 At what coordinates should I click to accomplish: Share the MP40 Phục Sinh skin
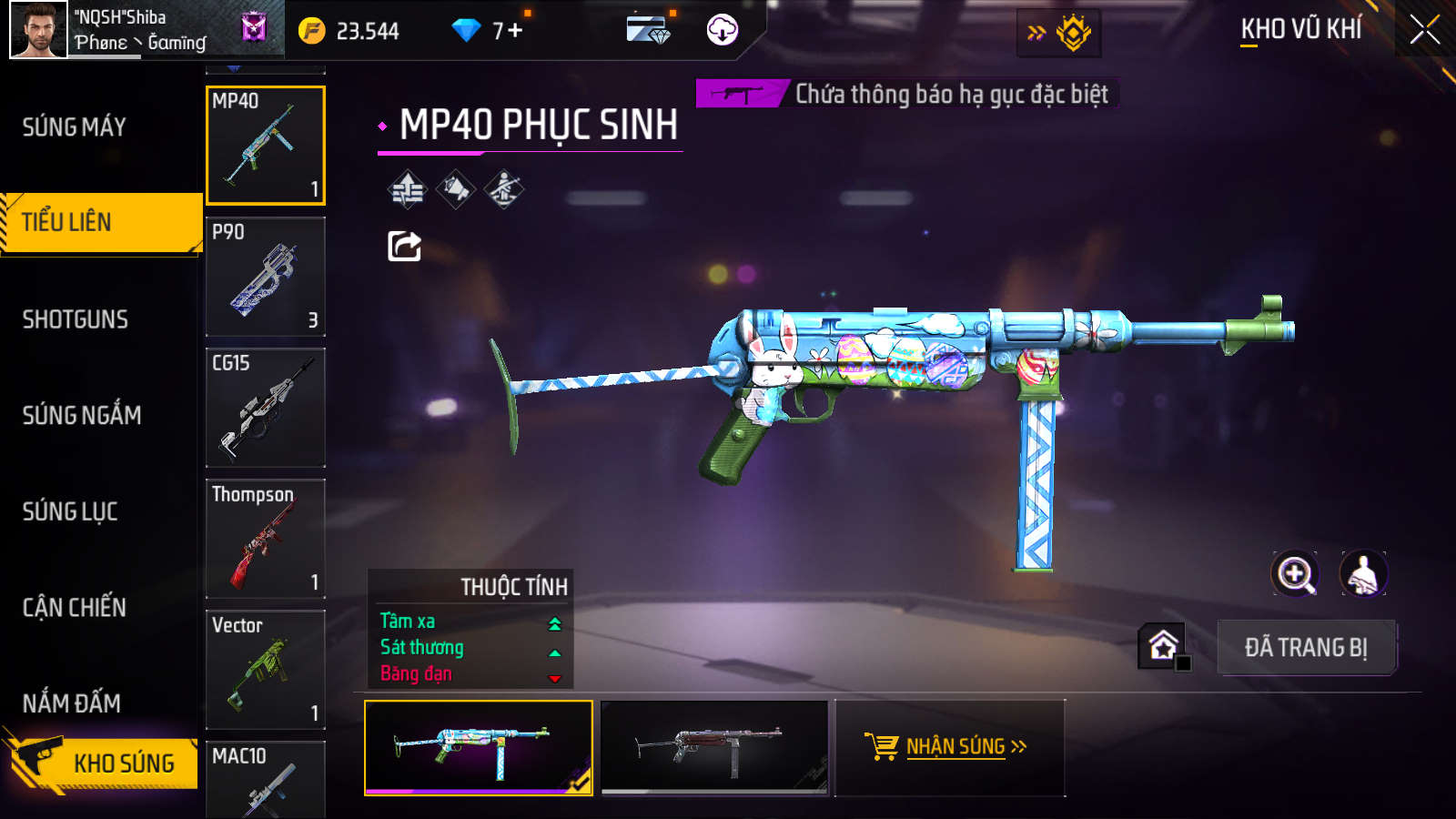point(404,246)
